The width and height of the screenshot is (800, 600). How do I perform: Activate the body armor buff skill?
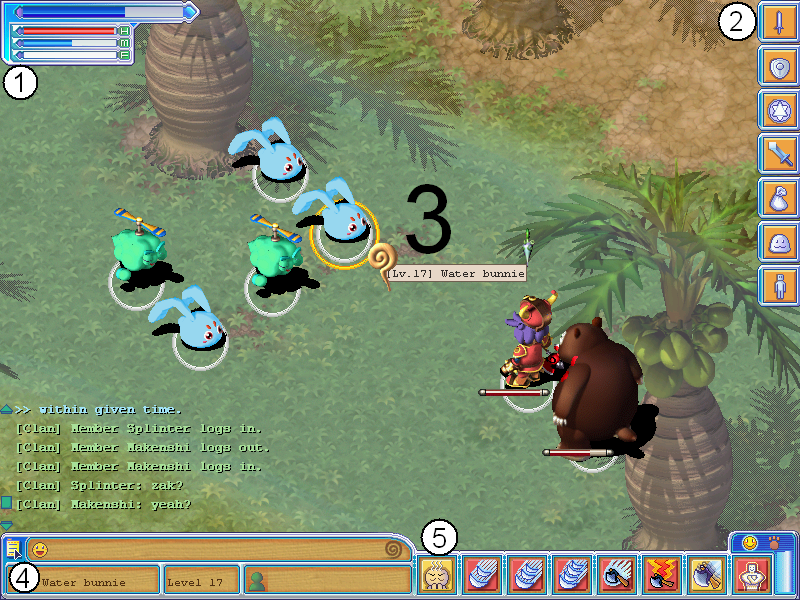(751, 576)
